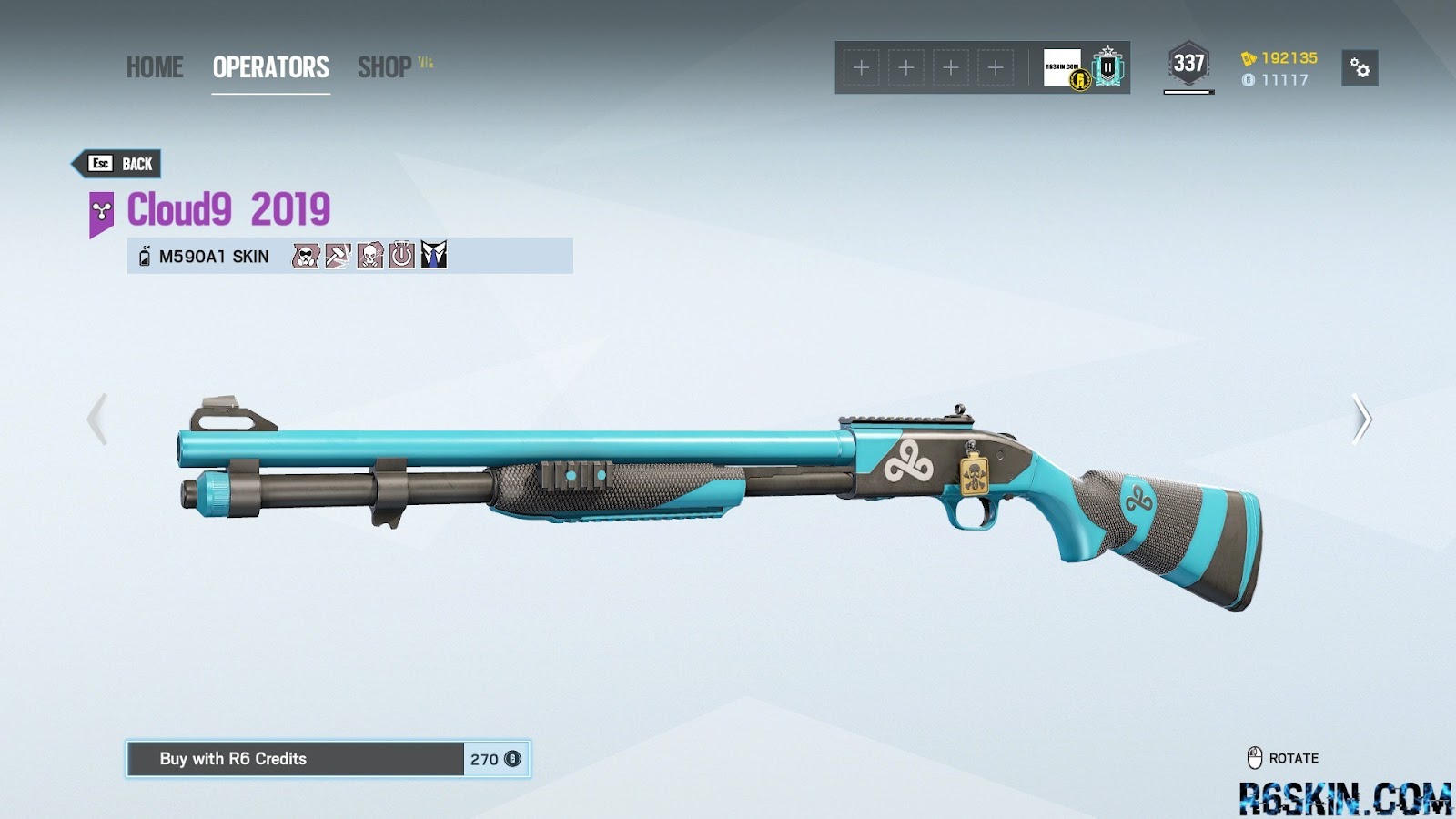Click the right skin navigation arrow
The height and width of the screenshot is (819, 1456).
click(1361, 418)
